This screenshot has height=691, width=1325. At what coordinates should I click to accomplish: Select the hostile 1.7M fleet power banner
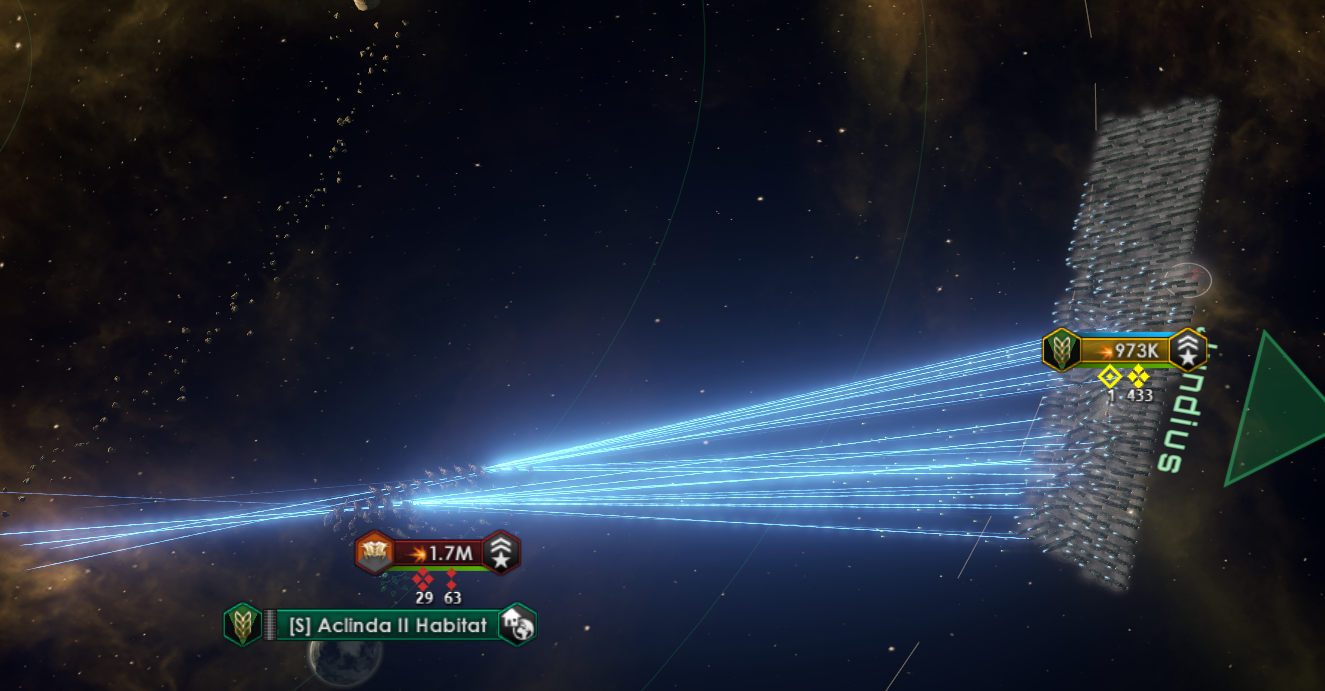click(438, 552)
